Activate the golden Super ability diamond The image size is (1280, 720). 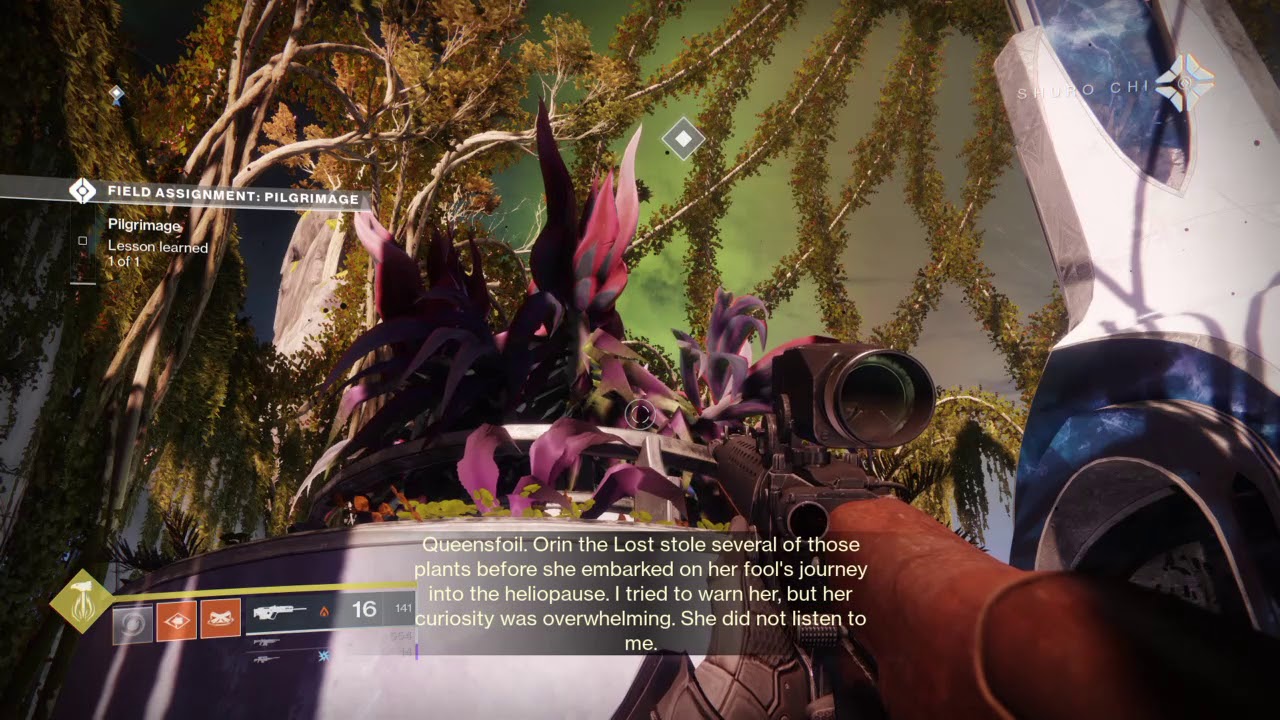click(81, 600)
